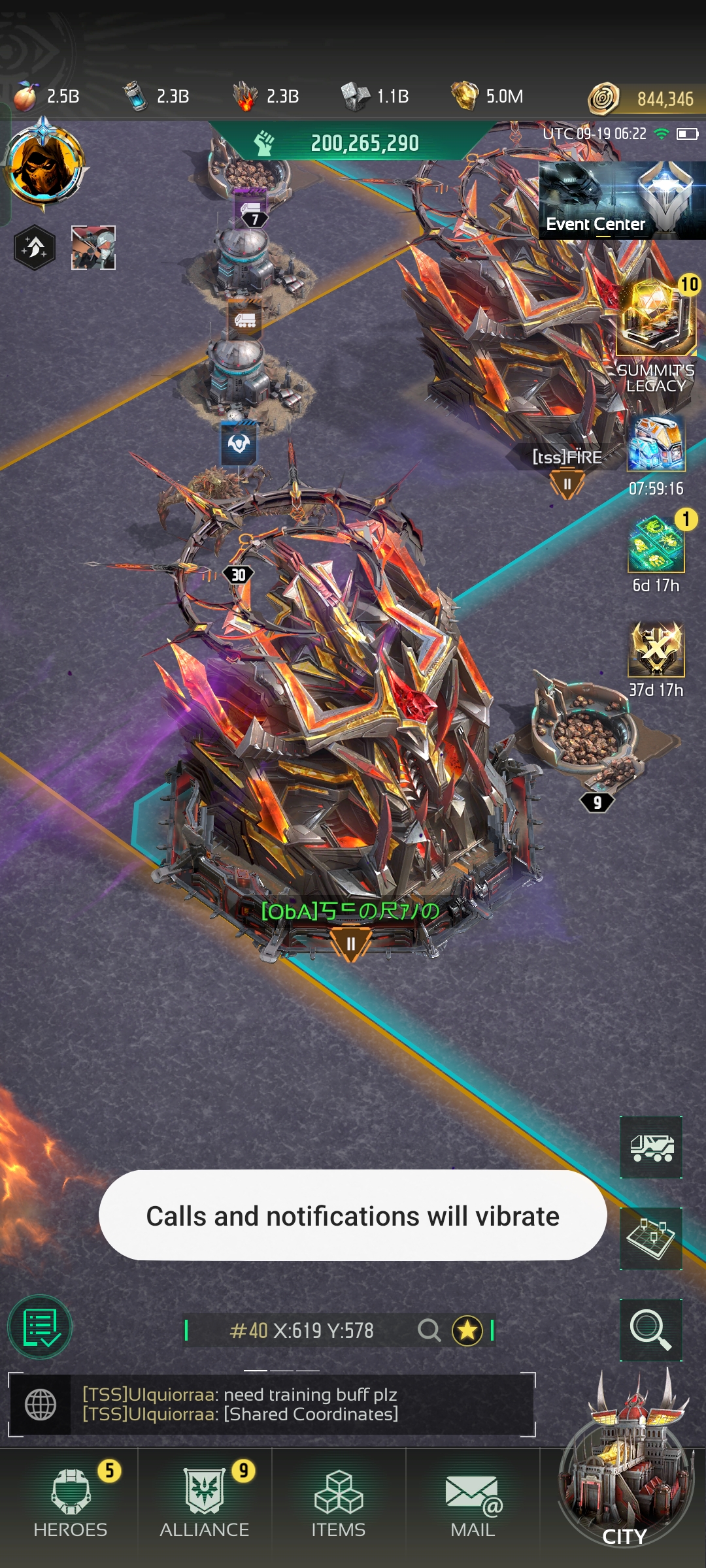Open the bookmark star favorites

(x=467, y=1330)
